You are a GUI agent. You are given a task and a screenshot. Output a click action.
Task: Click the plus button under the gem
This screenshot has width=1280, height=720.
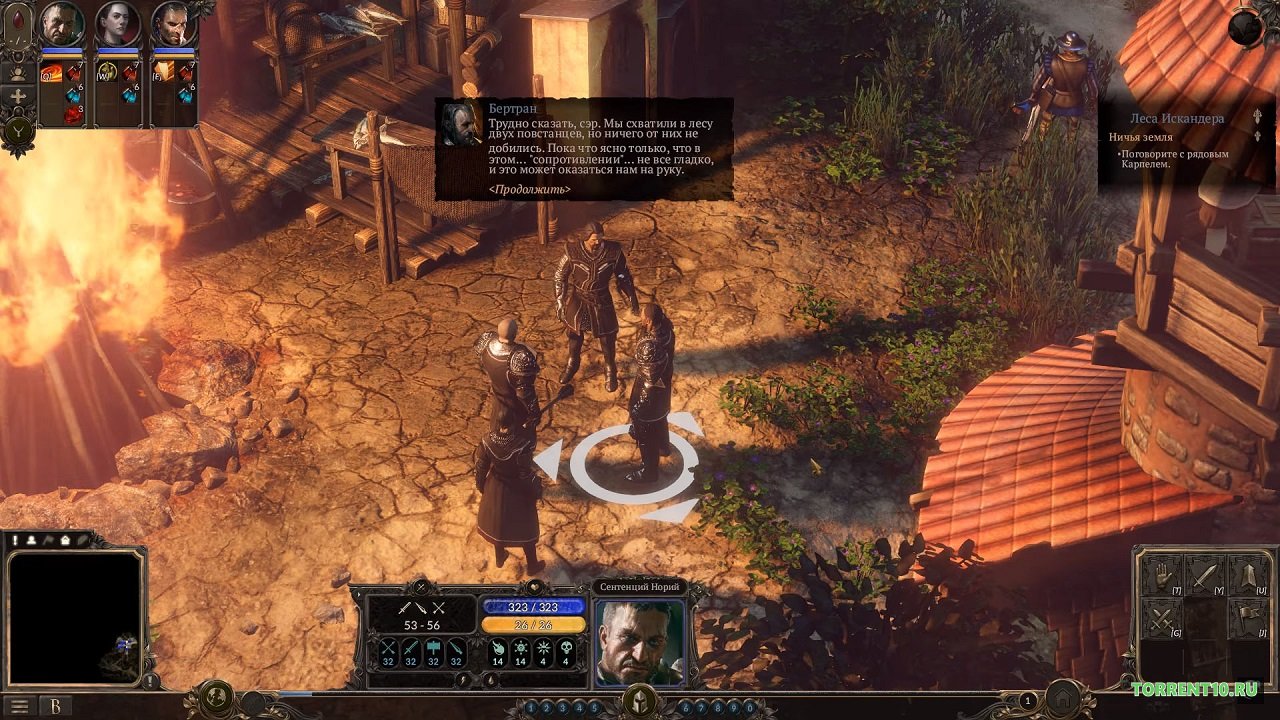pyautogui.click(x=18, y=97)
